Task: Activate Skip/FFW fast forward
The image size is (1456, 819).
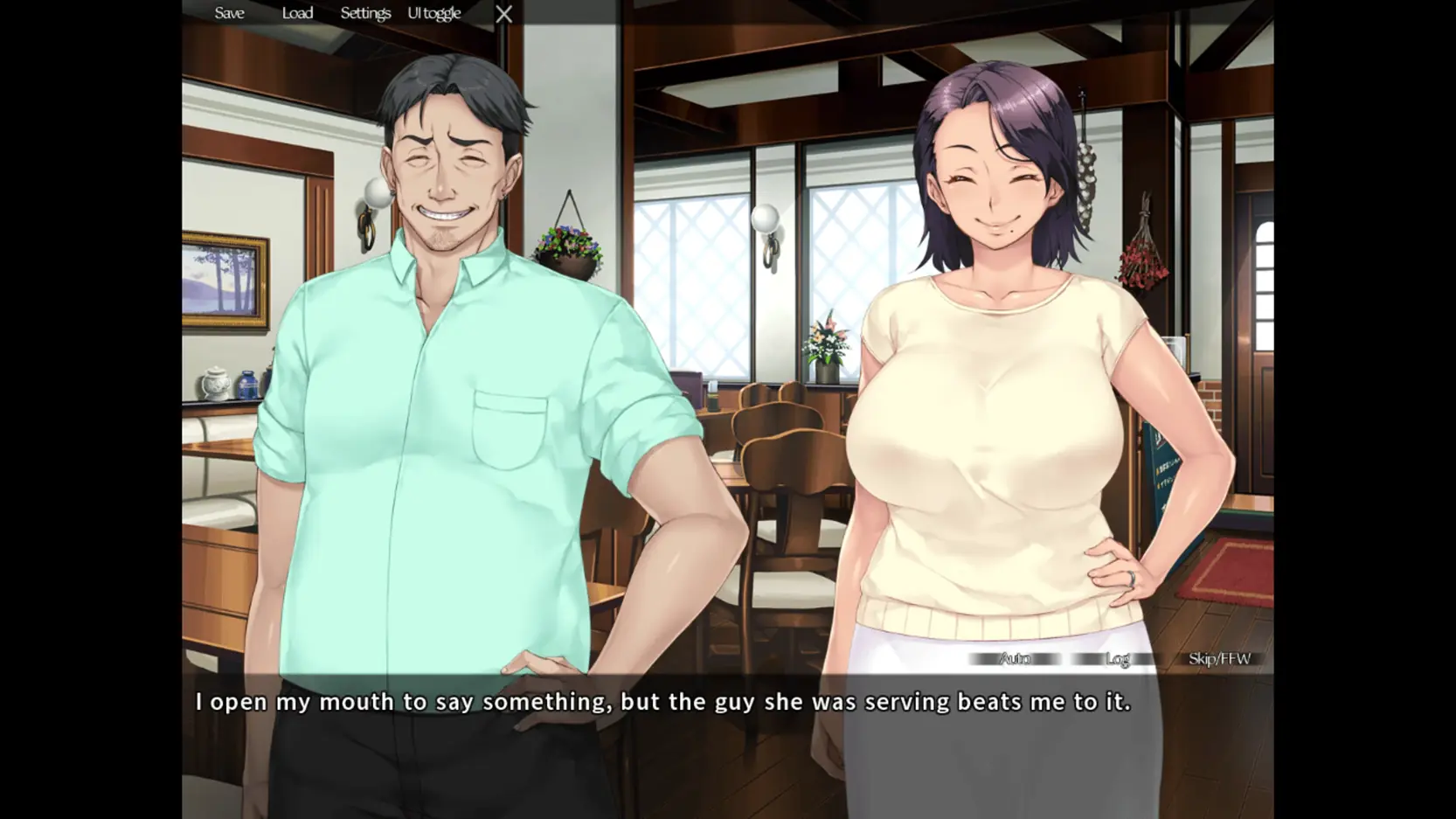Action: click(1219, 658)
